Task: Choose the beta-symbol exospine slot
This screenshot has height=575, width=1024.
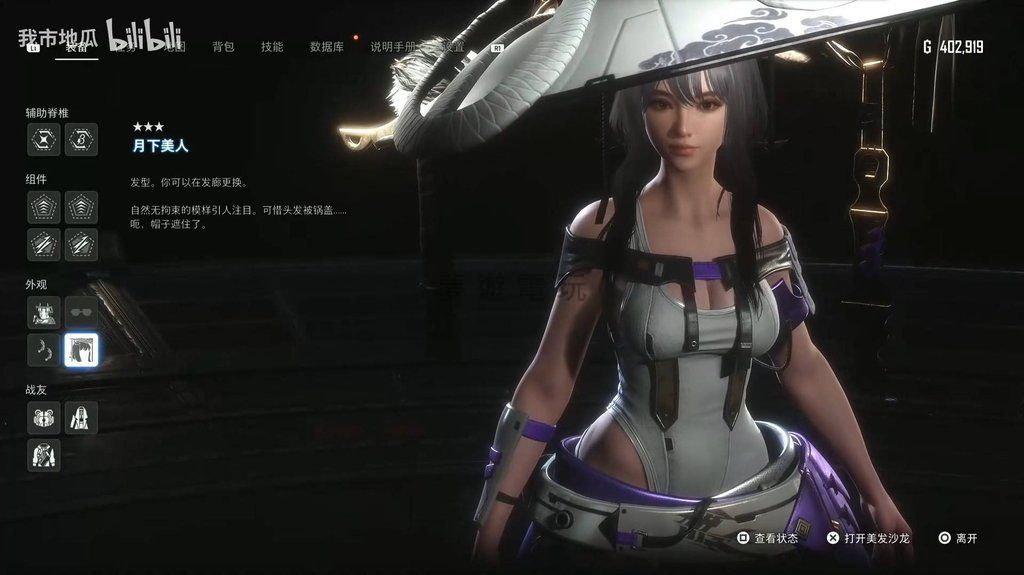Action: pyautogui.click(x=81, y=140)
